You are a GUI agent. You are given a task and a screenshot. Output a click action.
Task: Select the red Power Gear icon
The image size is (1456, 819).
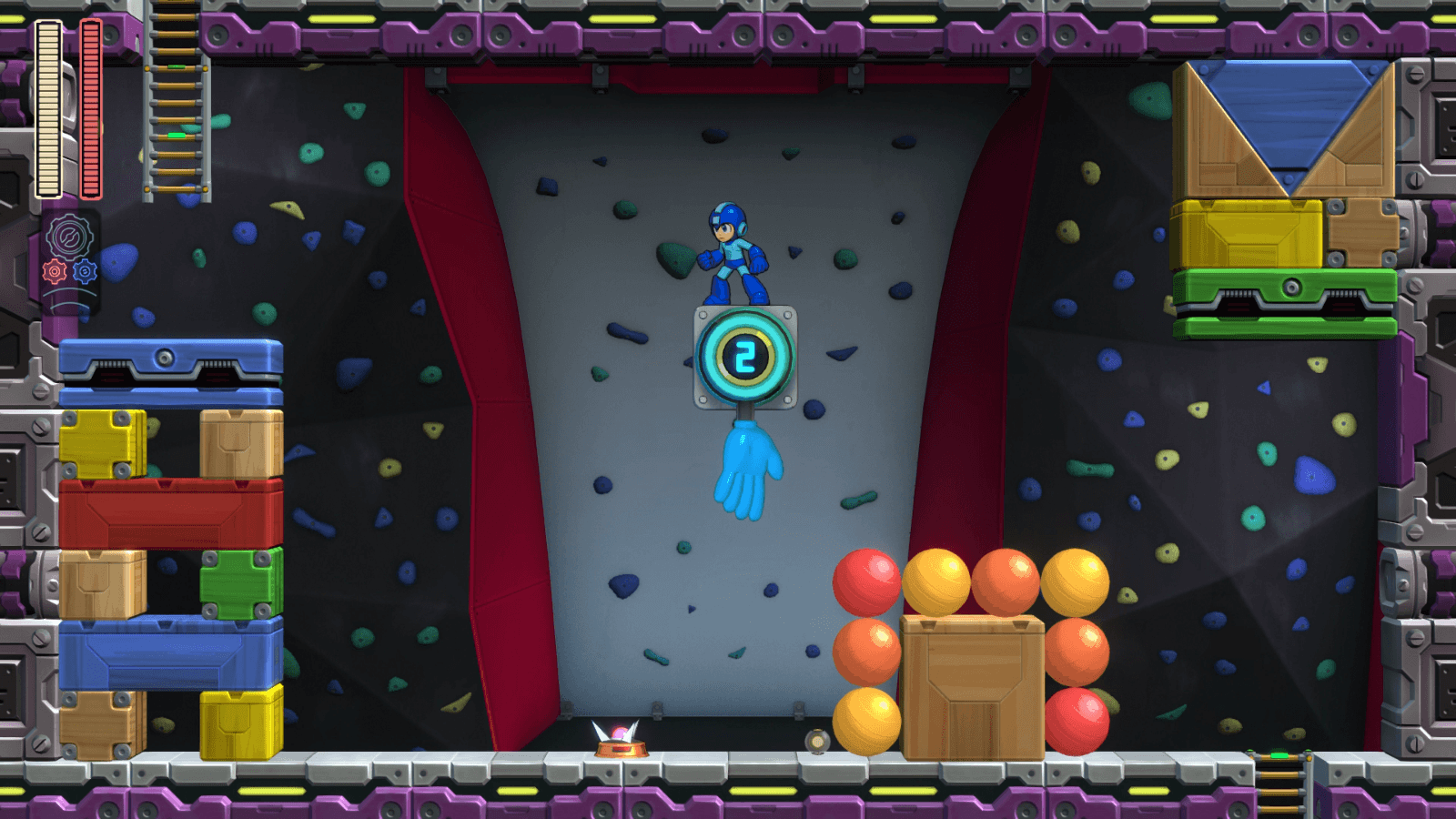(55, 268)
